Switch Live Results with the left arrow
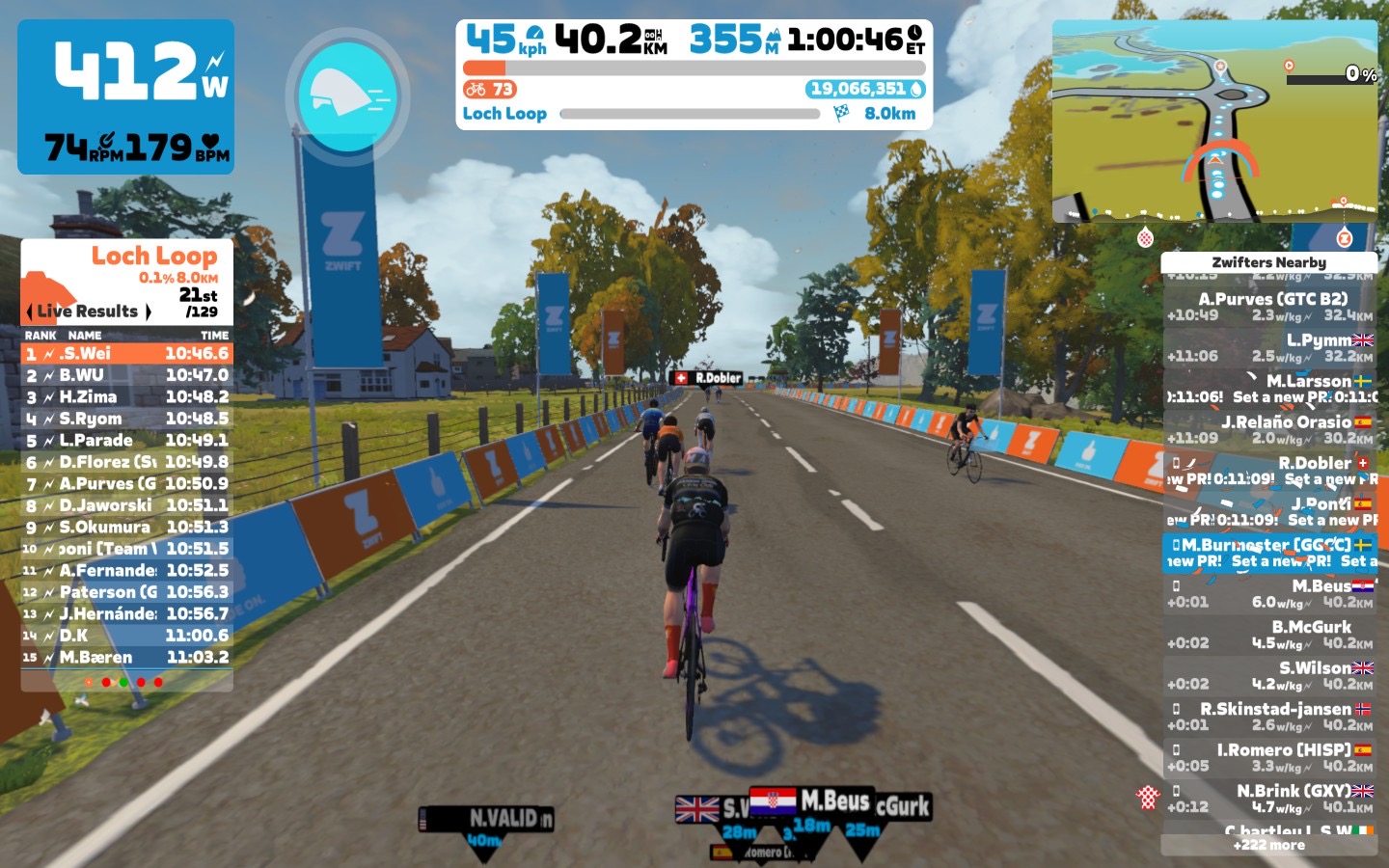The width and height of the screenshot is (1389, 868). tap(29, 312)
